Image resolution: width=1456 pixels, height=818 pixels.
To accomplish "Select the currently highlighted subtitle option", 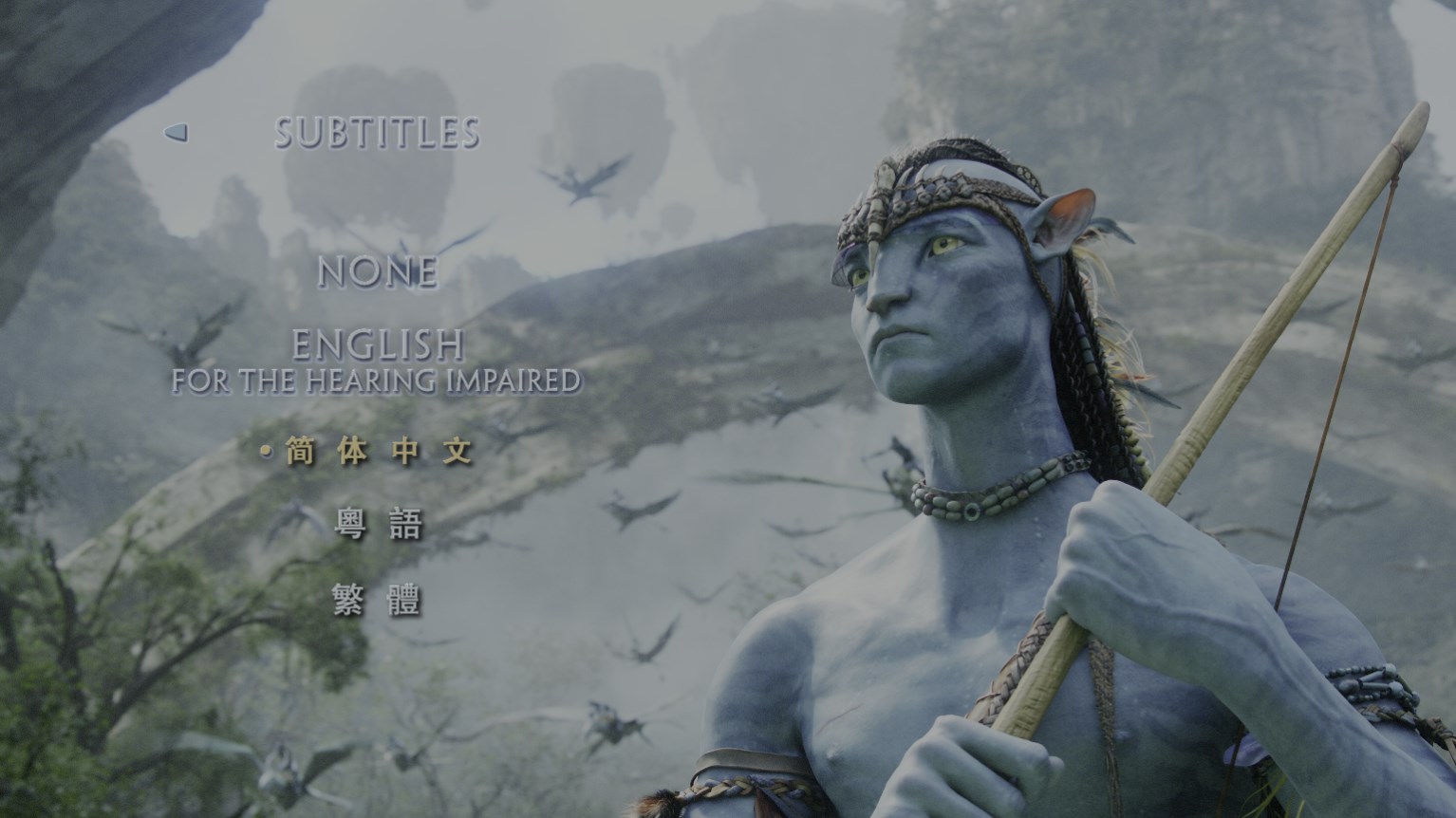I will pyautogui.click(x=377, y=453).
